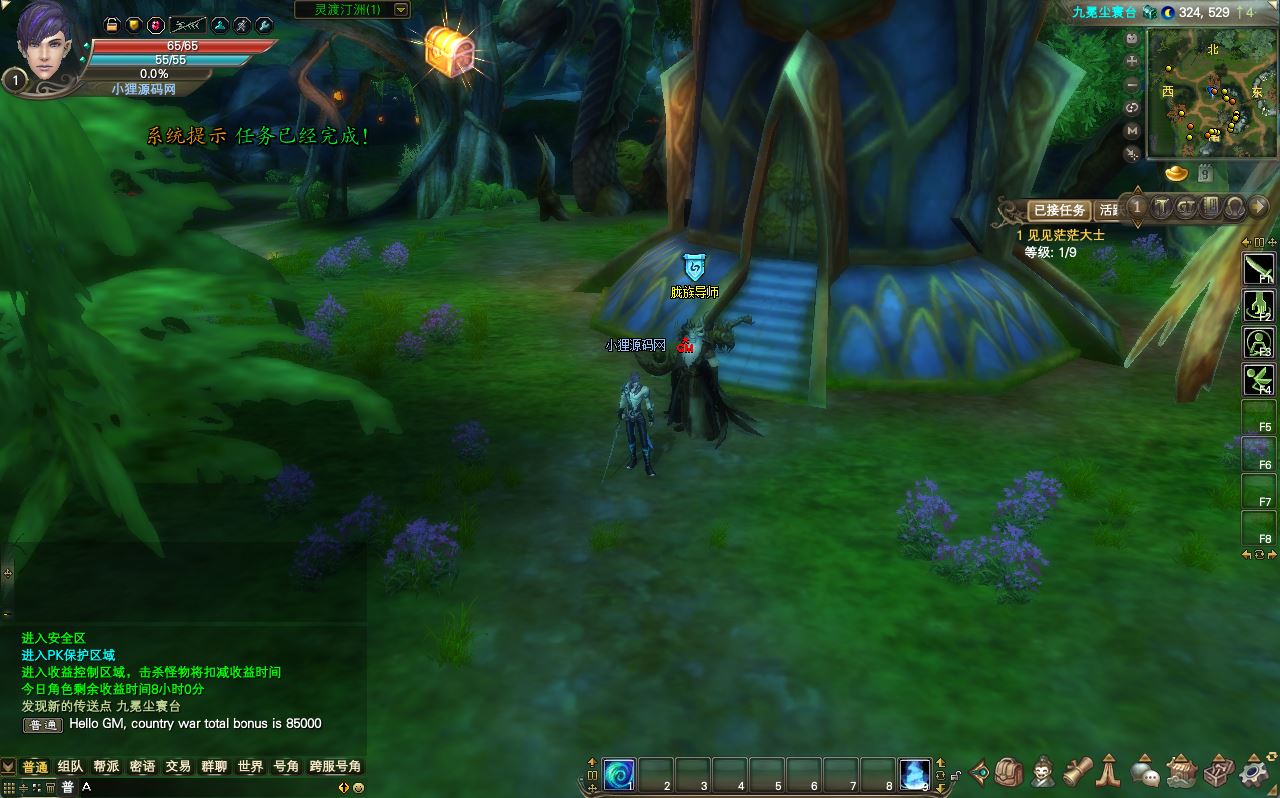Activate the blue swirl skill in slot 1
The width and height of the screenshot is (1280, 798).
[x=618, y=774]
